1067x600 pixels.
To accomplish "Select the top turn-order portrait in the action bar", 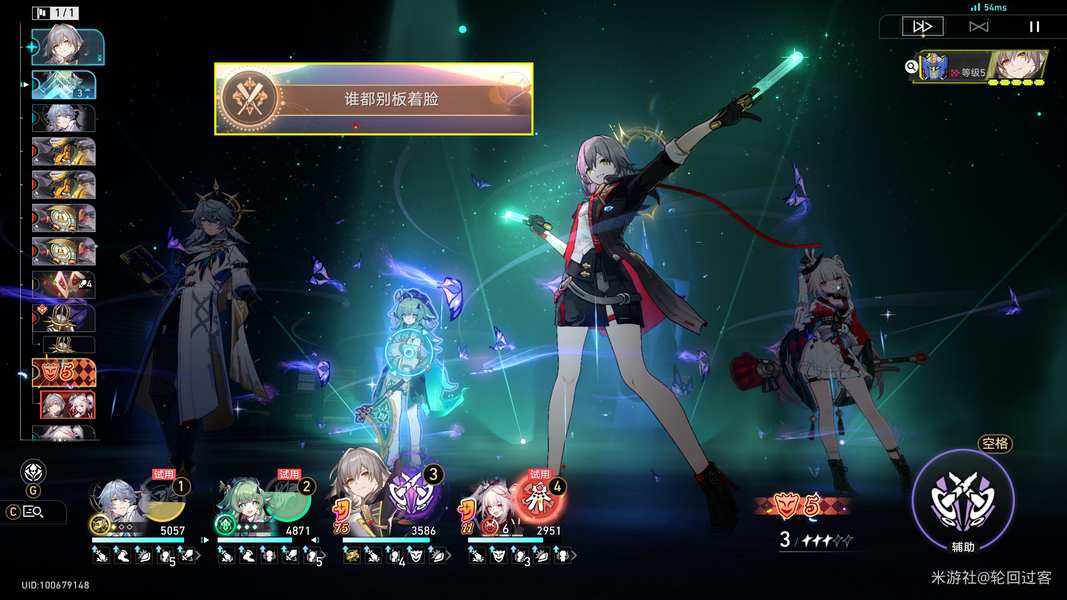I will pos(67,45).
